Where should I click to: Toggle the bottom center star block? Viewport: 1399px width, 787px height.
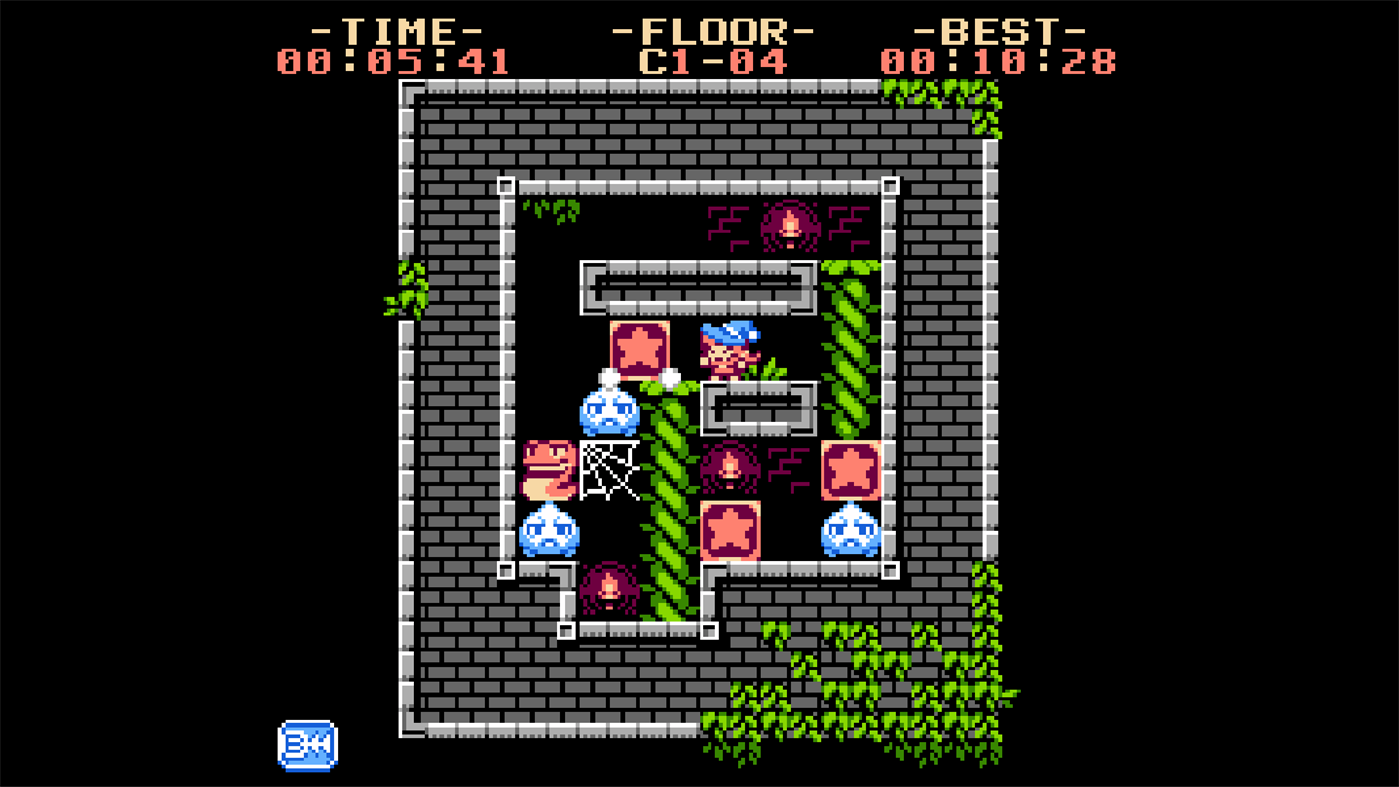(728, 528)
